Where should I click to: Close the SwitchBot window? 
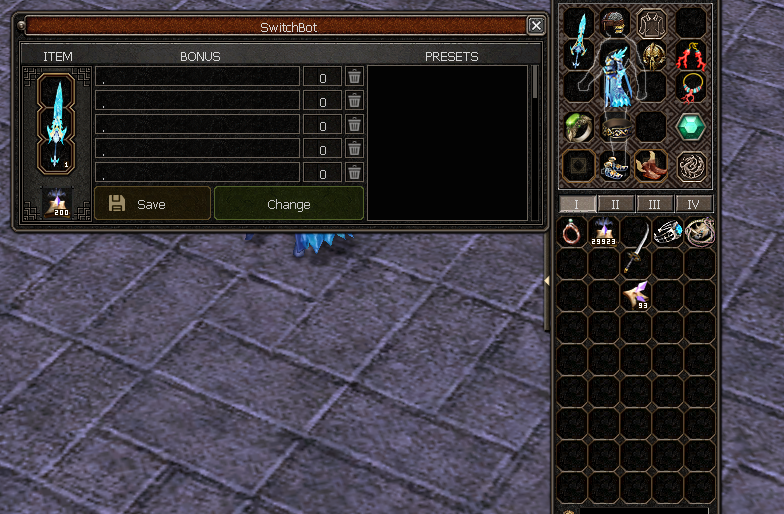[536, 26]
